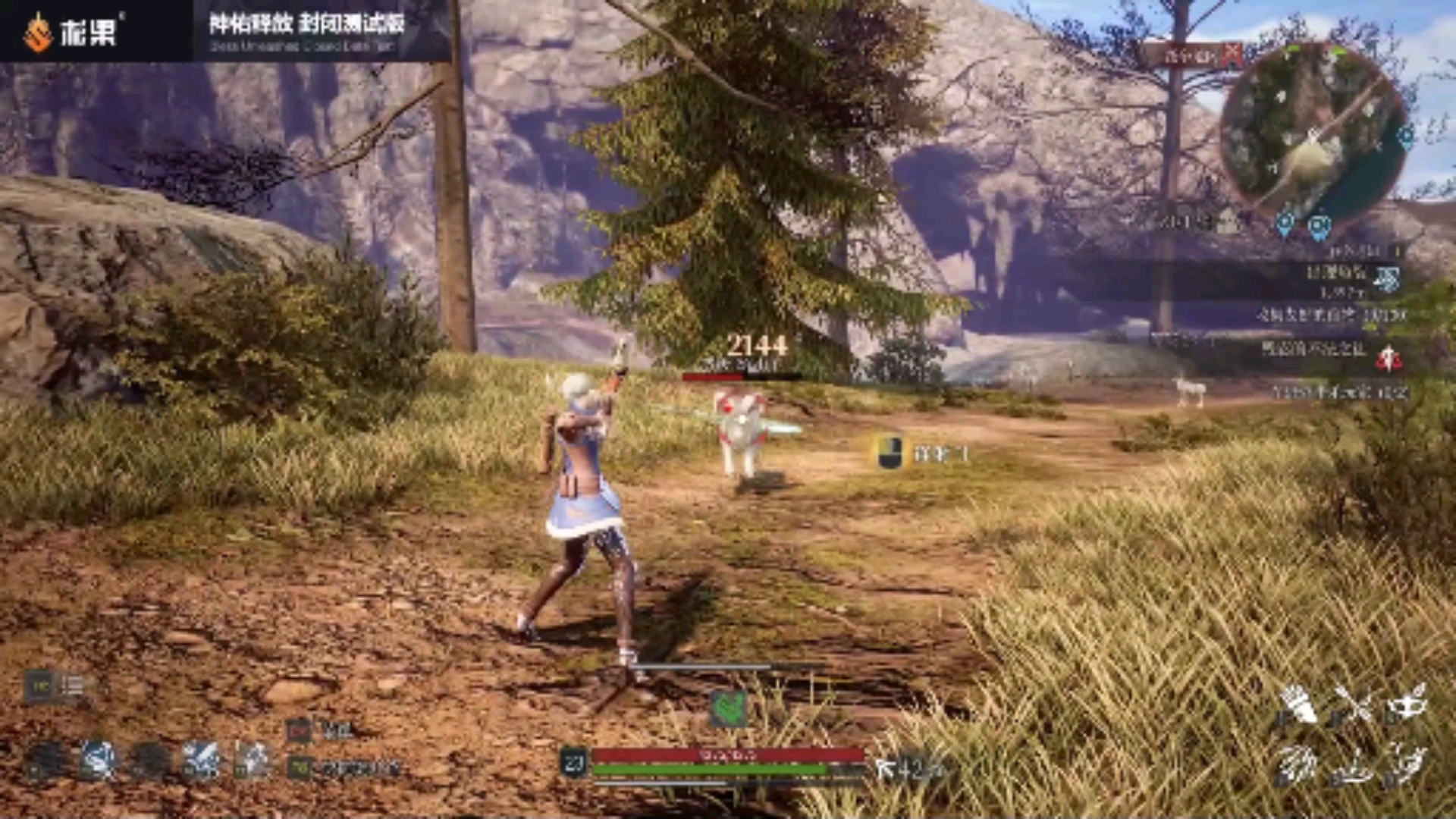
Task: Tap the green skill button below the character
Action: click(x=730, y=709)
